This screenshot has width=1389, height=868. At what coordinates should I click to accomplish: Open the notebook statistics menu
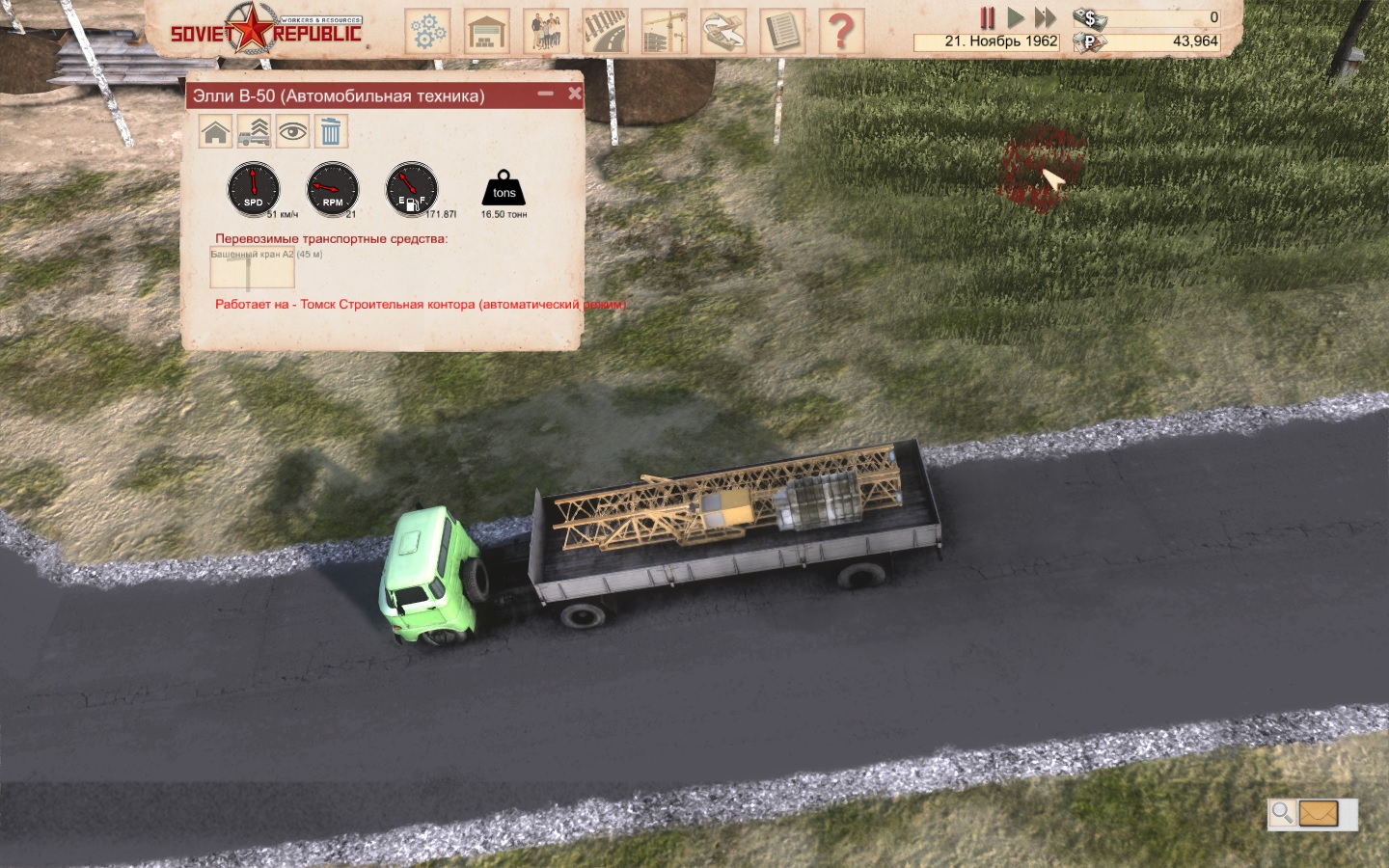(781, 31)
